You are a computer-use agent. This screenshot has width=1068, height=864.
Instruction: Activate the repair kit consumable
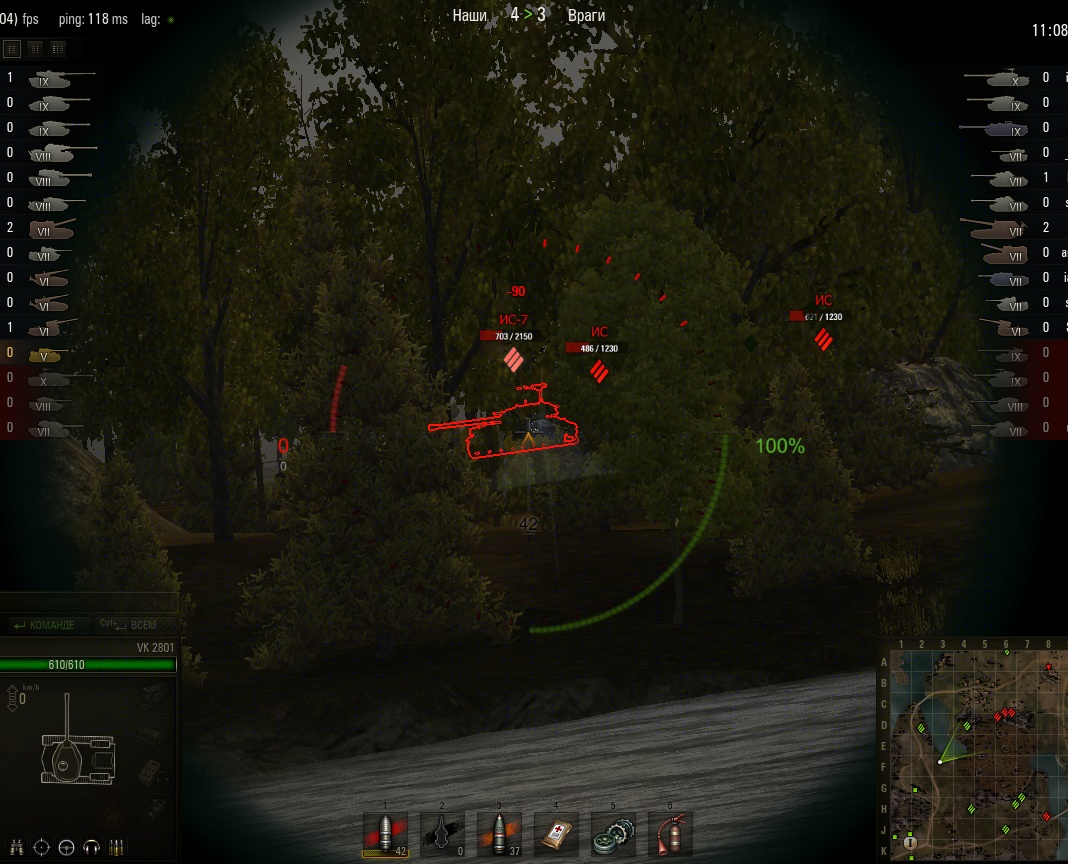pos(614,834)
